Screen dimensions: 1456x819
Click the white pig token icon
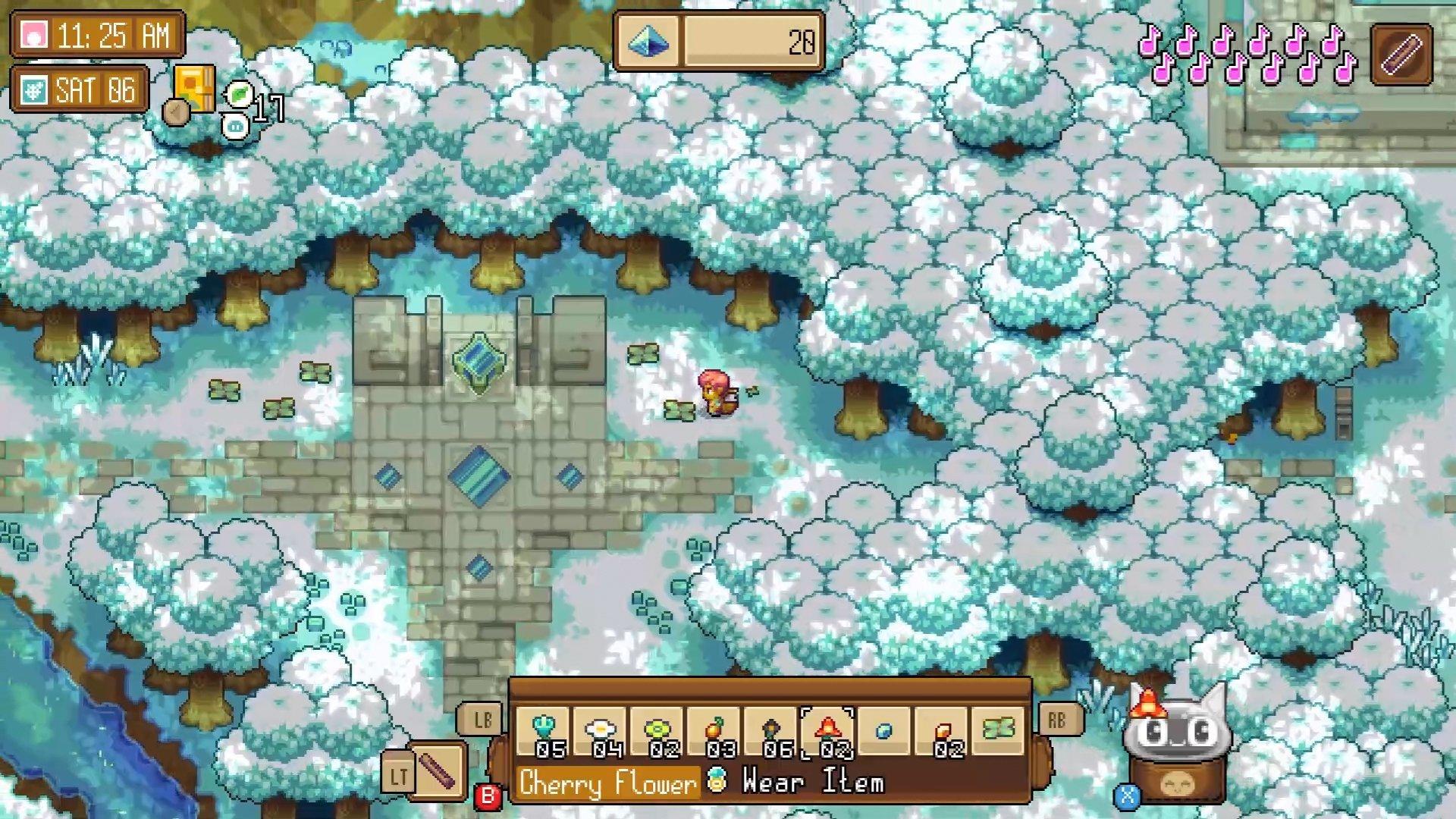coord(235,126)
